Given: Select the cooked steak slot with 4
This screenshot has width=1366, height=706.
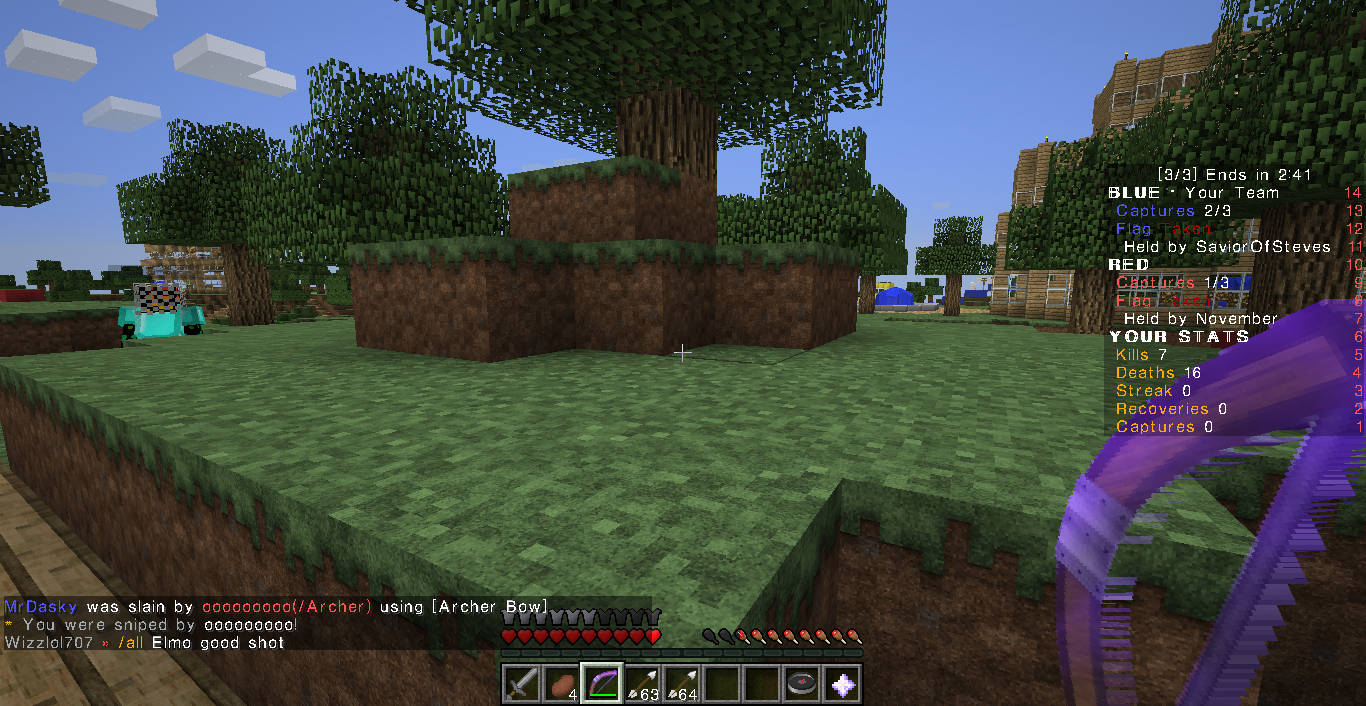Looking at the screenshot, I should (561, 684).
